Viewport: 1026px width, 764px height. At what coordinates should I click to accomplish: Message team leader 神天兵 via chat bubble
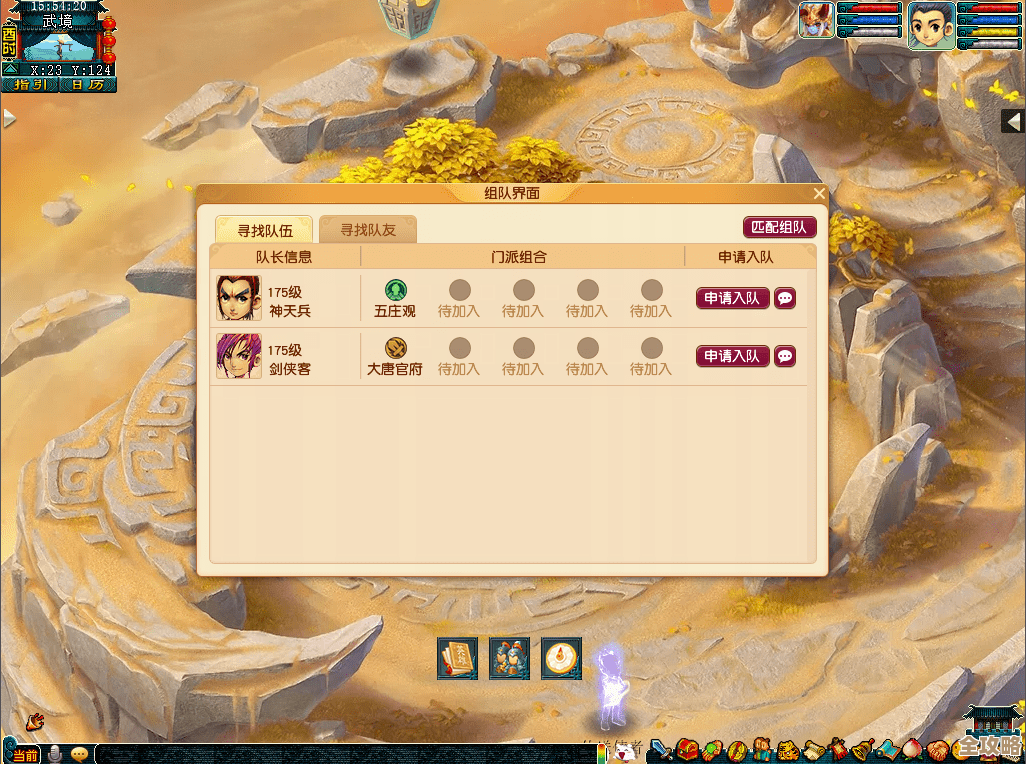785,298
